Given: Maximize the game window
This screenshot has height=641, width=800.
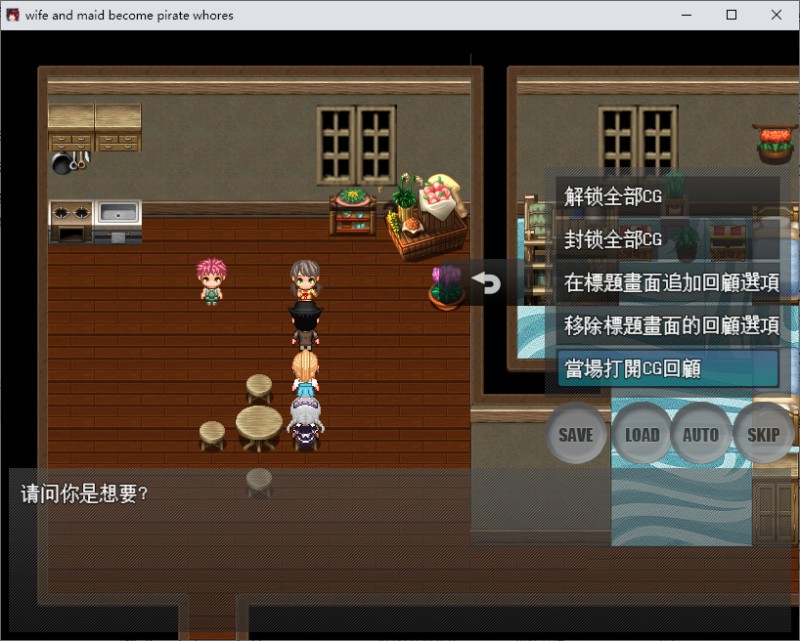Looking at the screenshot, I should point(731,15).
